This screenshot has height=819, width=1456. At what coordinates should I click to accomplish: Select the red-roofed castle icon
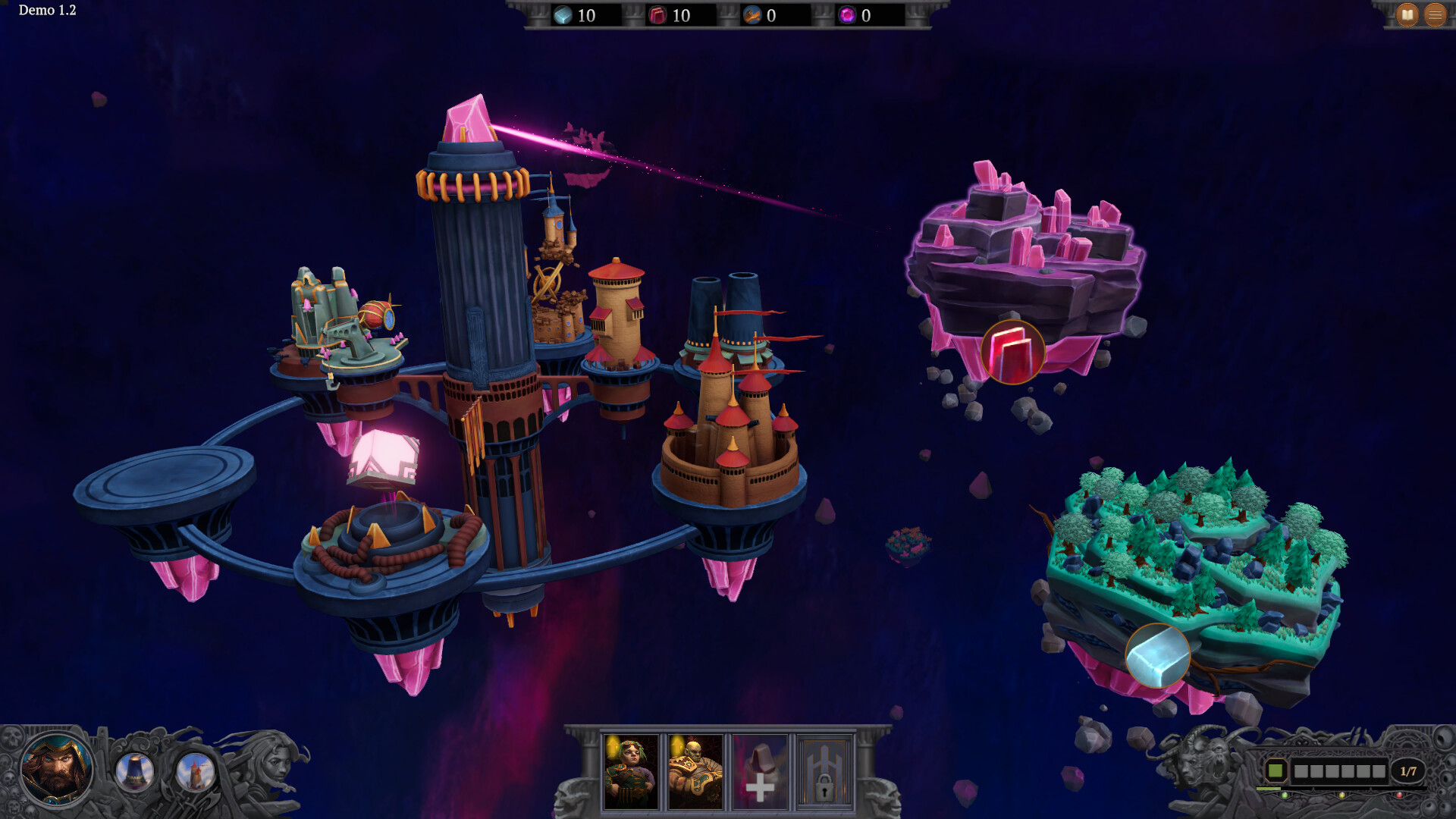[195, 772]
